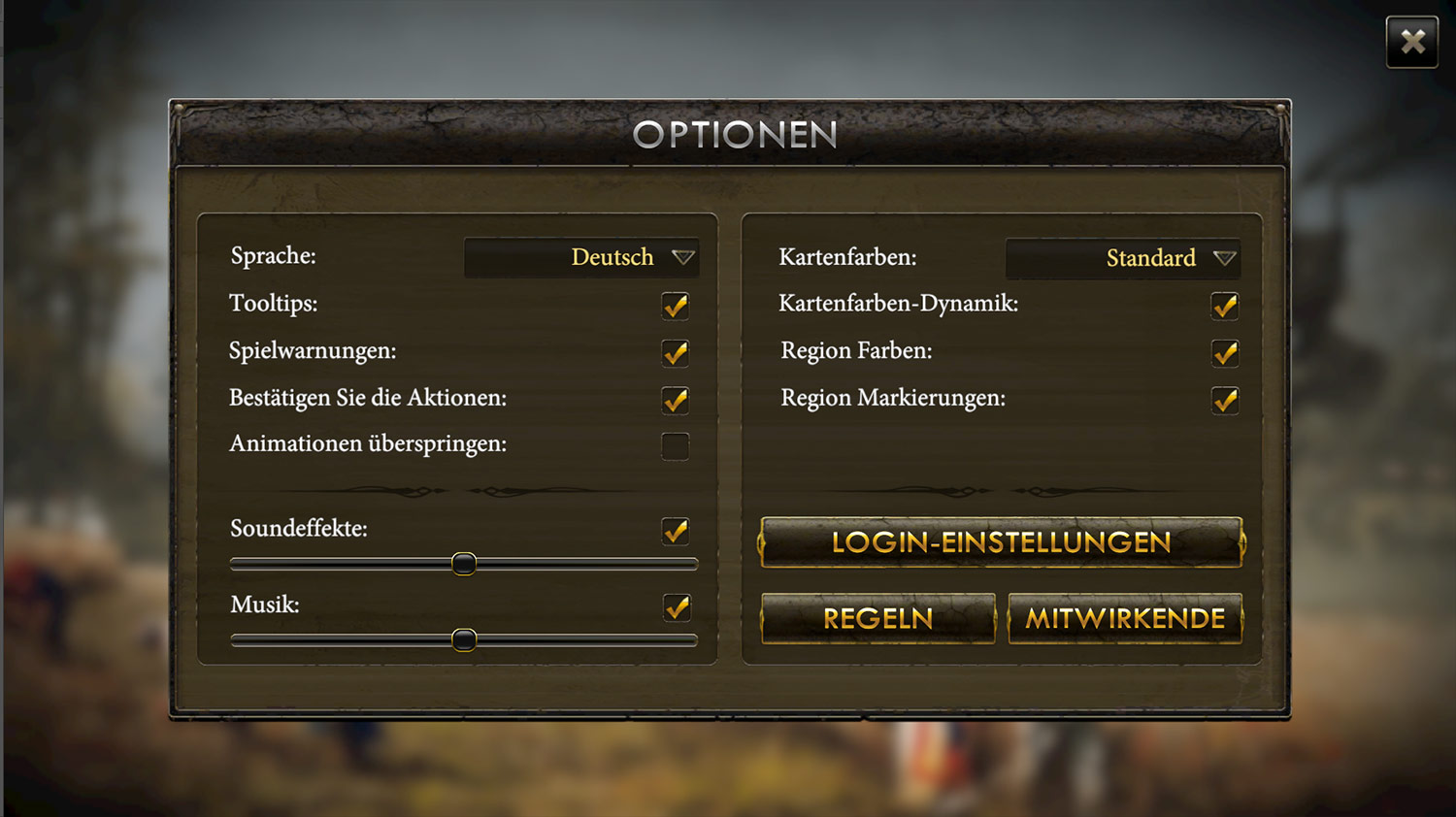
Task: Close the options screen with the X
Action: click(x=1411, y=42)
